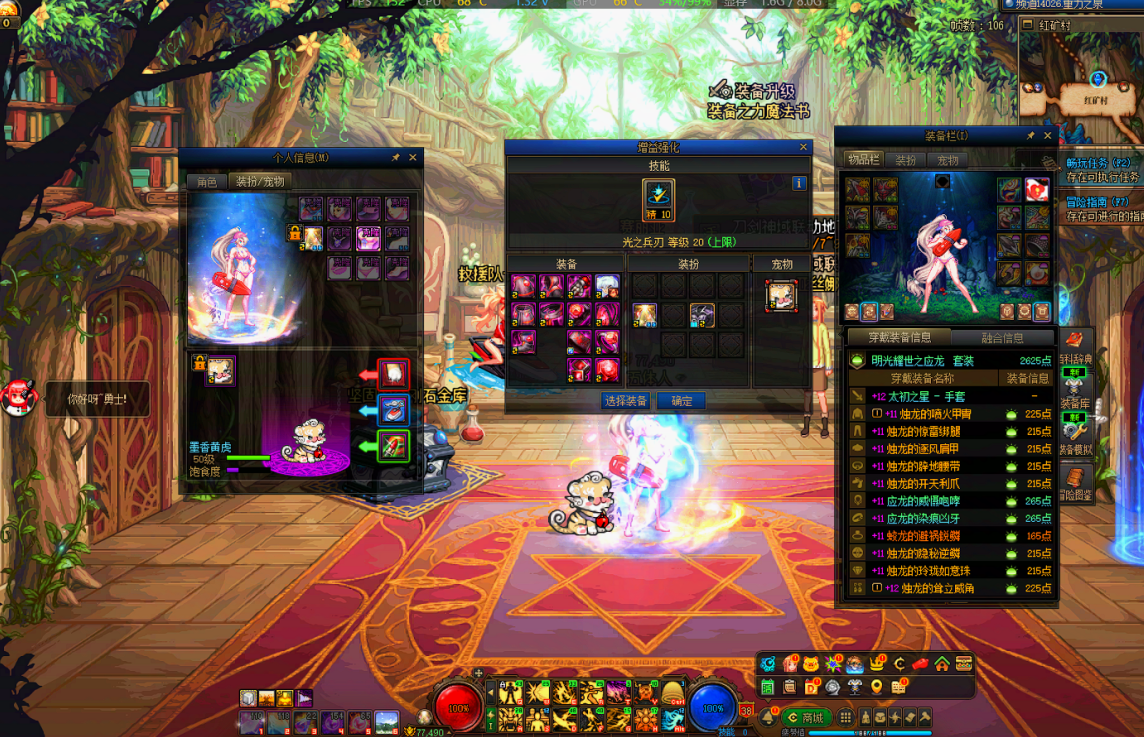Click the red-framed pet equipment slot
Viewport: 1144px width, 737px height.
394,374
